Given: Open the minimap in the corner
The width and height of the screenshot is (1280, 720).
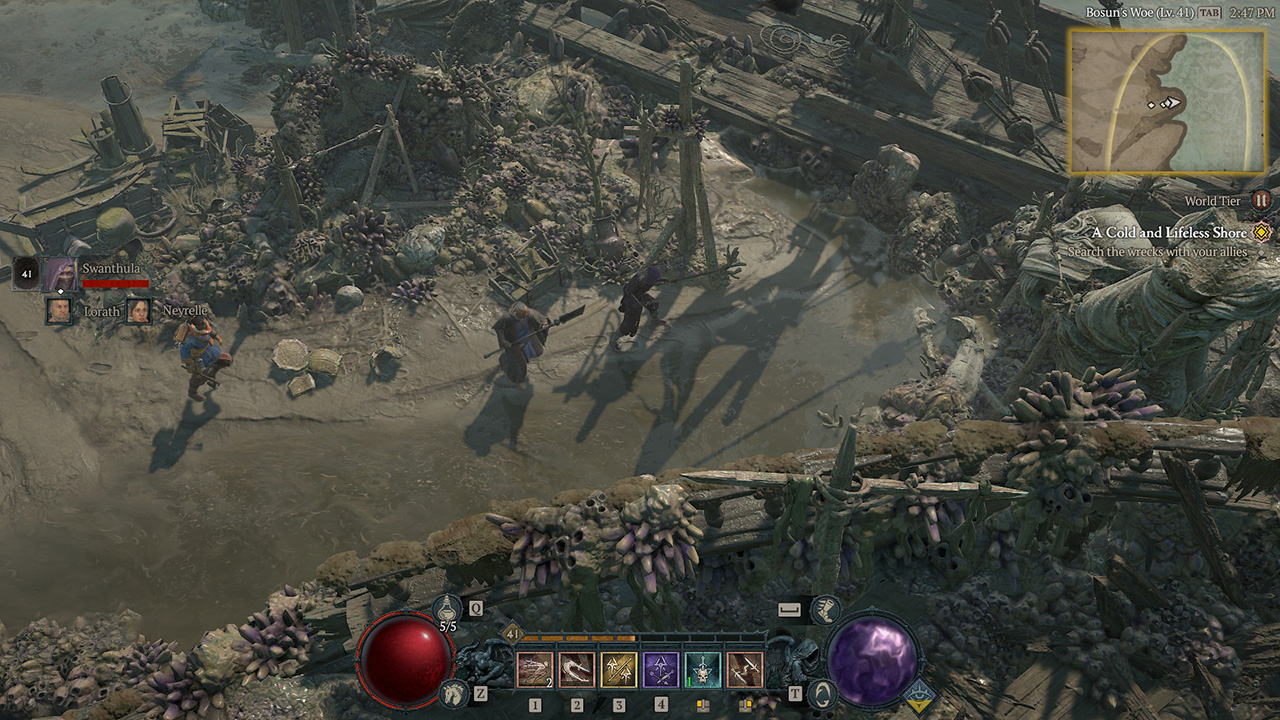Looking at the screenshot, I should point(1167,101).
